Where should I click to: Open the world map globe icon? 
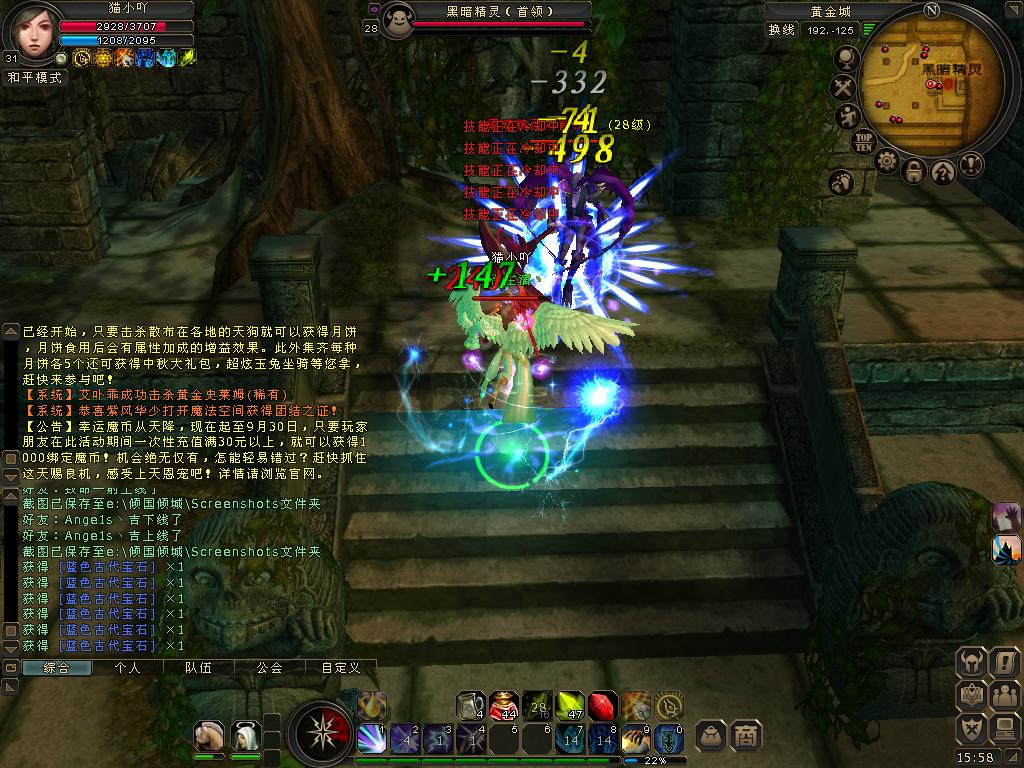(846, 60)
